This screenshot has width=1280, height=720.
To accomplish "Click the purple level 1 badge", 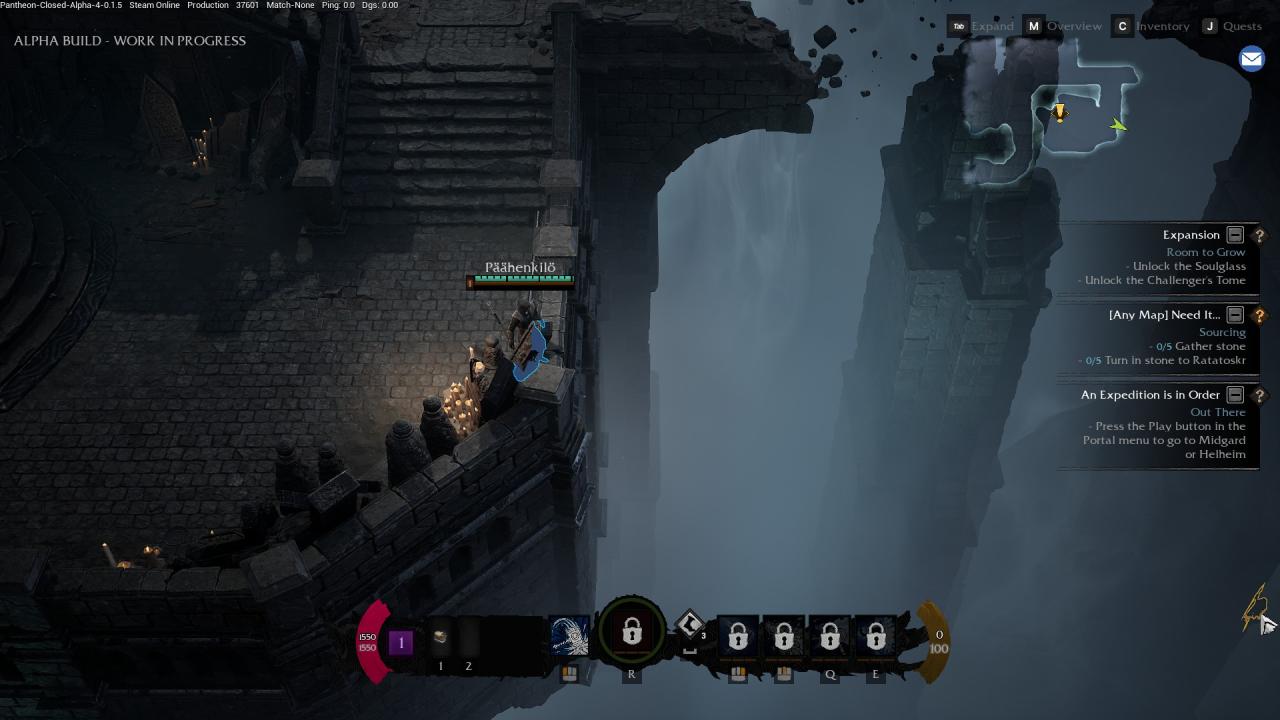I will click(401, 642).
